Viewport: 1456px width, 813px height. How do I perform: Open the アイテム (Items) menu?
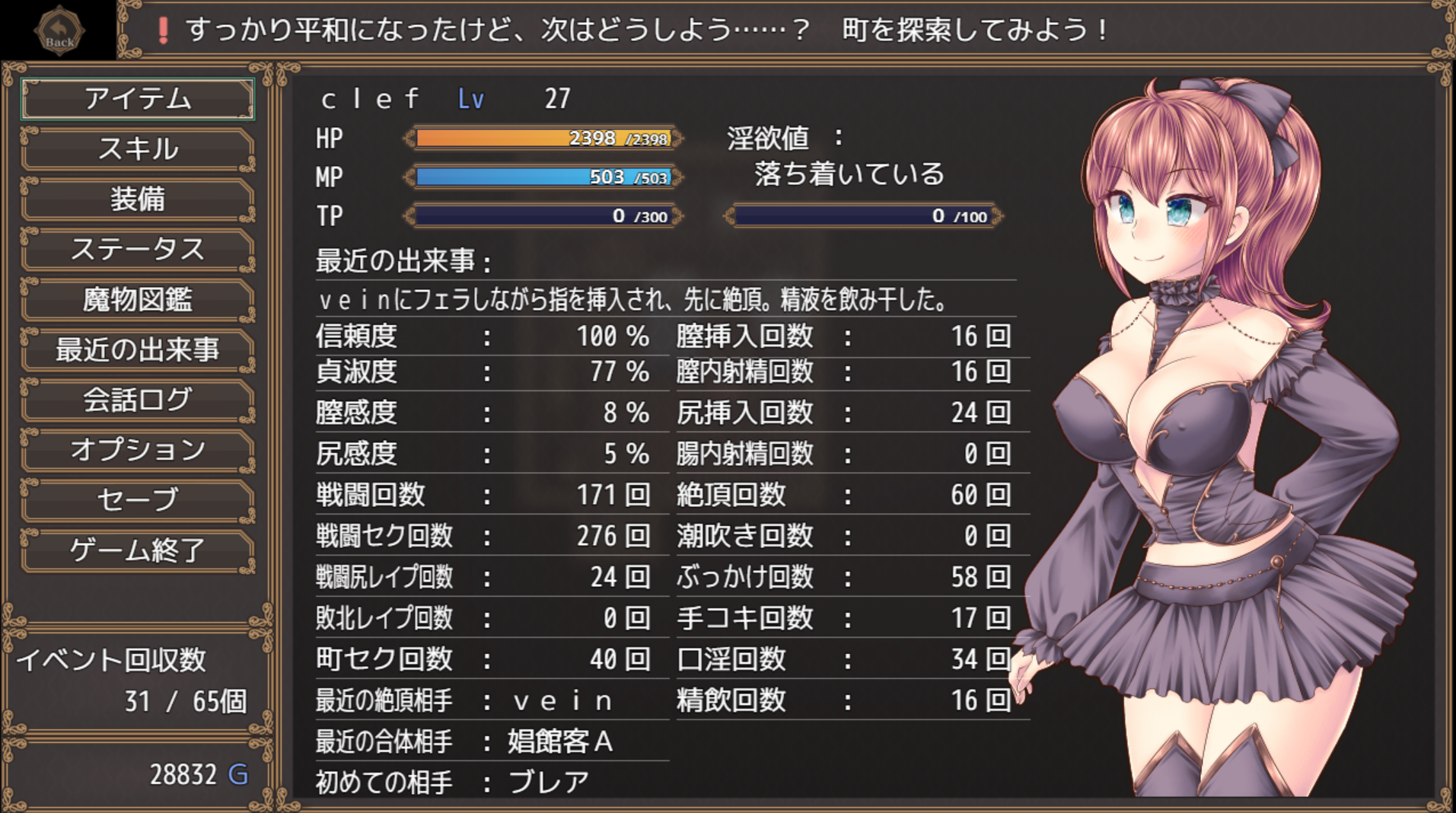[x=138, y=99]
